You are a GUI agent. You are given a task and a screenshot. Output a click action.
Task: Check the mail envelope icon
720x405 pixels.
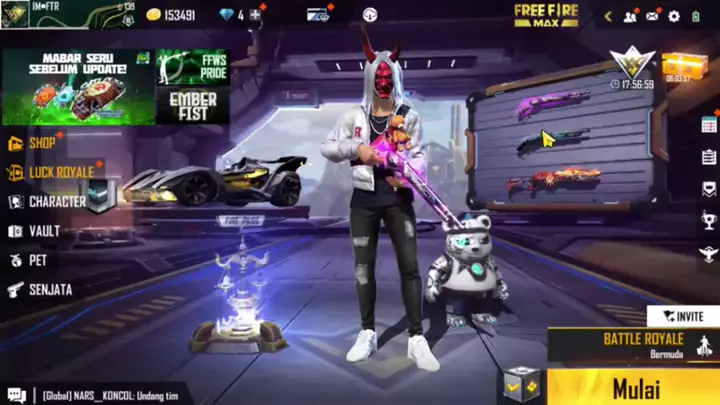[x=652, y=16]
